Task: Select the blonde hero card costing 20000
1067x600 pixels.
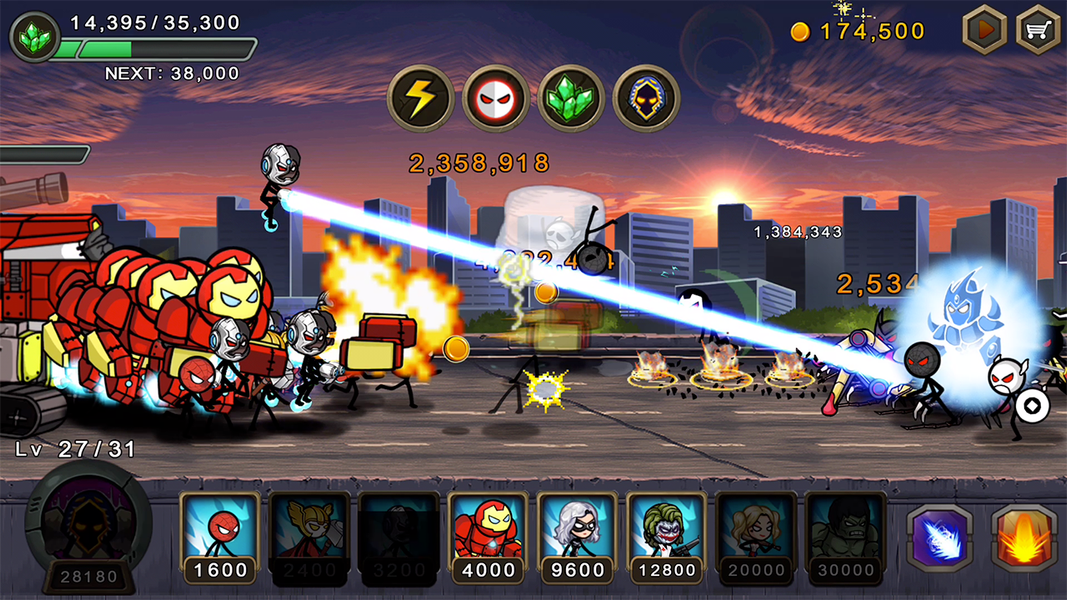Action: [756, 535]
